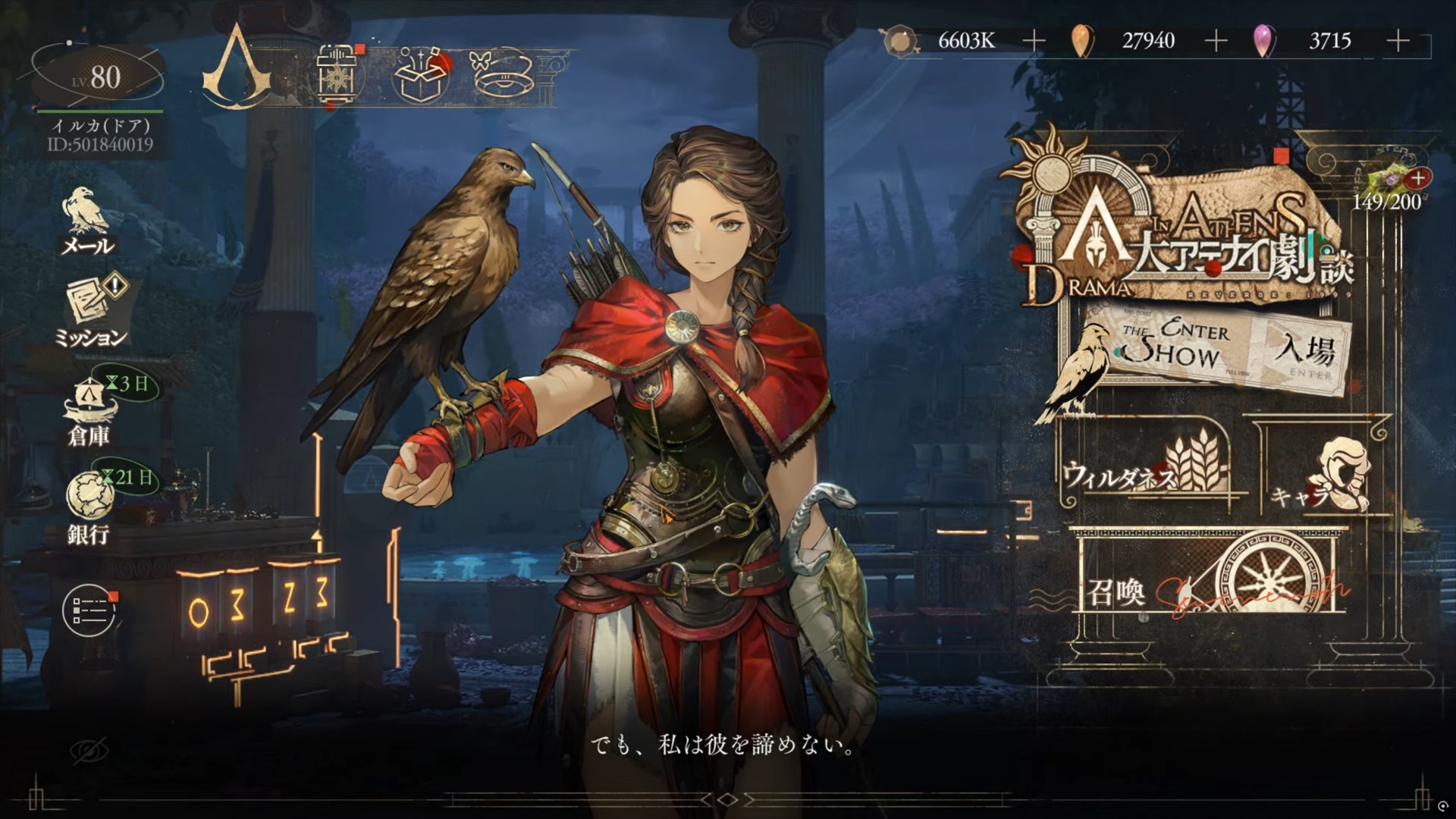Open the Warehouse (倉庫) menu
Screen dimensions: 1456x819
click(90, 413)
